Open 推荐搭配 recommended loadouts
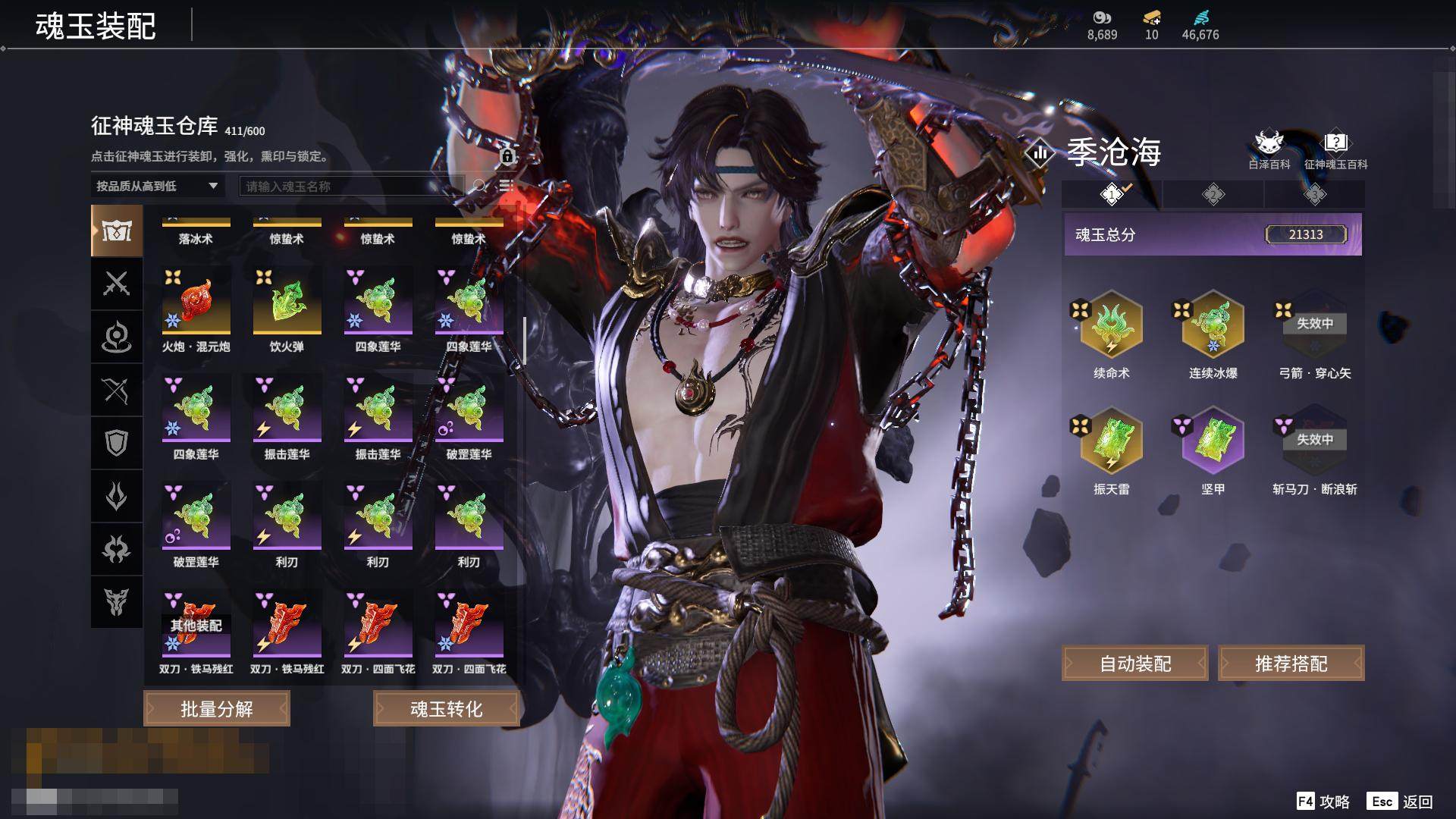 (x=1291, y=664)
